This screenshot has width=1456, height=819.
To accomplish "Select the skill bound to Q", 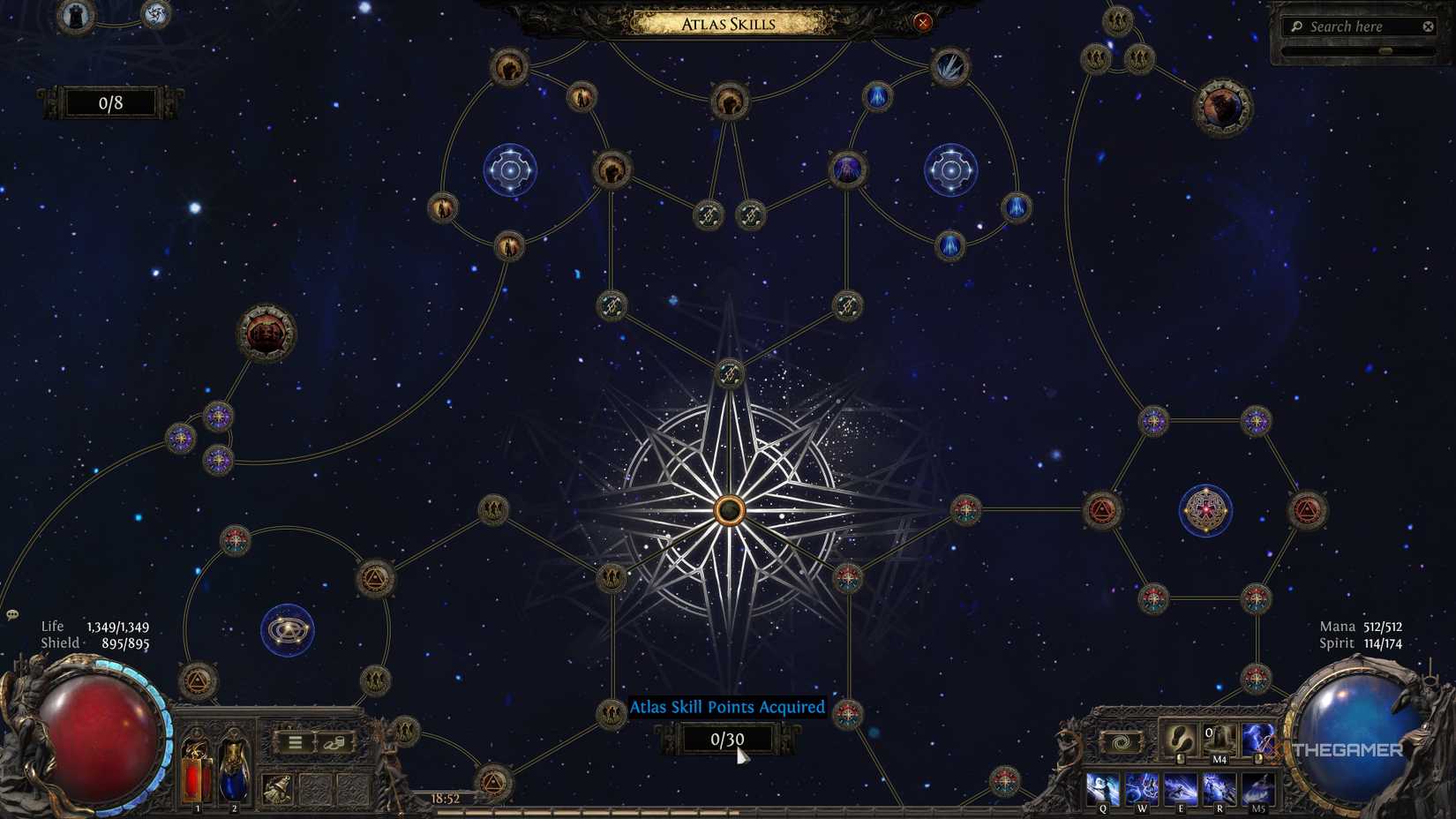I will coord(1102,786).
